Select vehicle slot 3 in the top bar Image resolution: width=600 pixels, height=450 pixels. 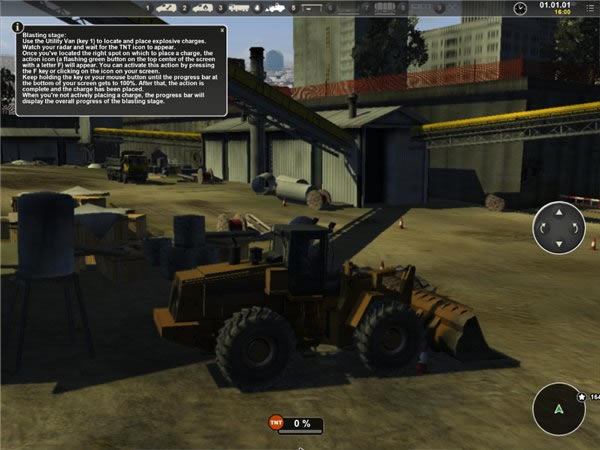click(238, 8)
